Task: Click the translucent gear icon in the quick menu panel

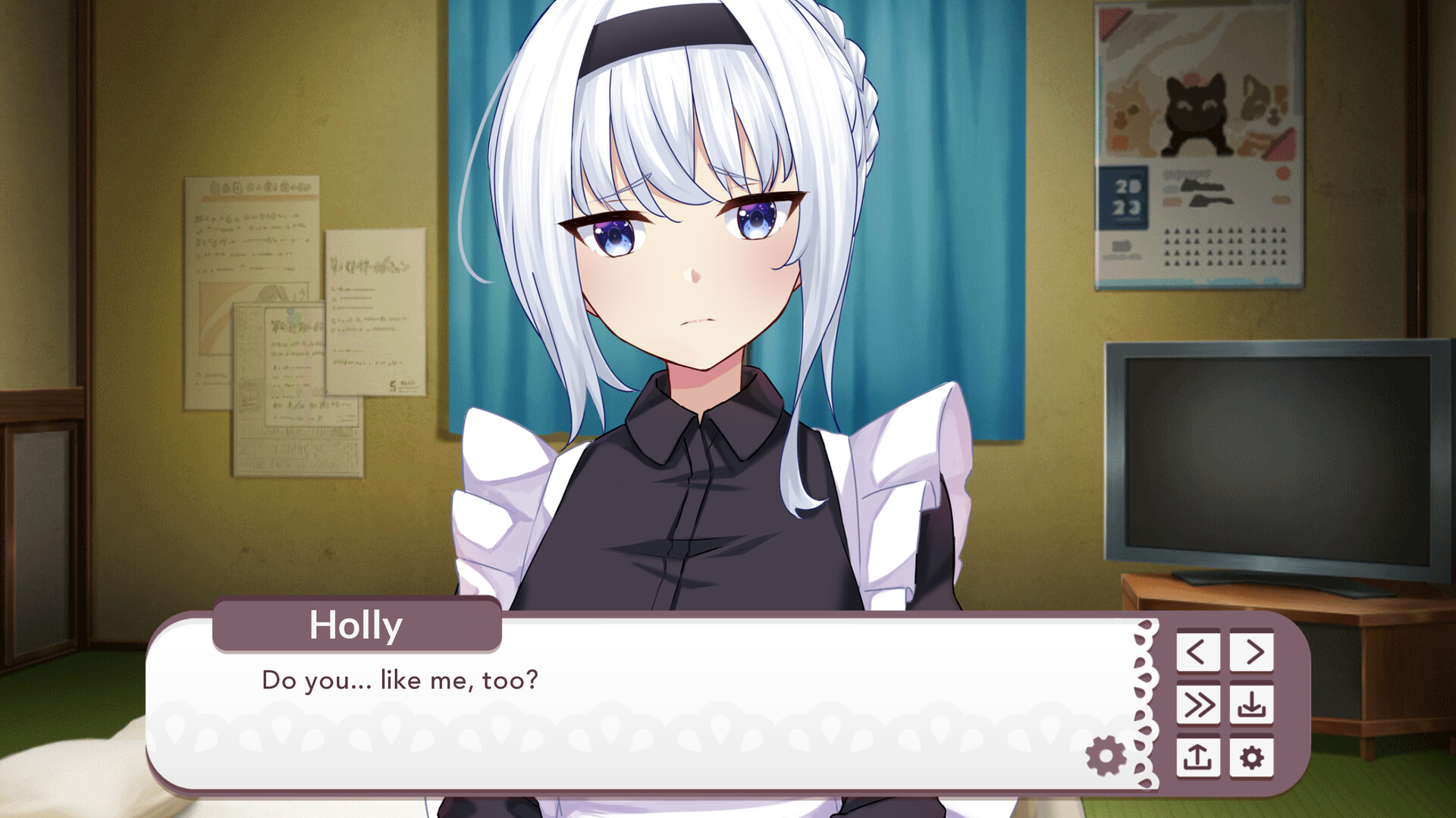Action: coord(1104,755)
